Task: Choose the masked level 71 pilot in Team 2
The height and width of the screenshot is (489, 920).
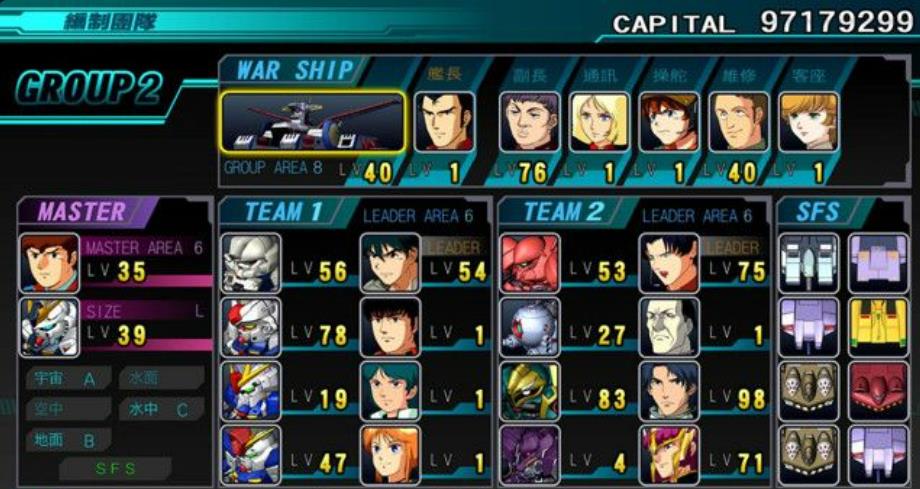Action: coord(669,455)
